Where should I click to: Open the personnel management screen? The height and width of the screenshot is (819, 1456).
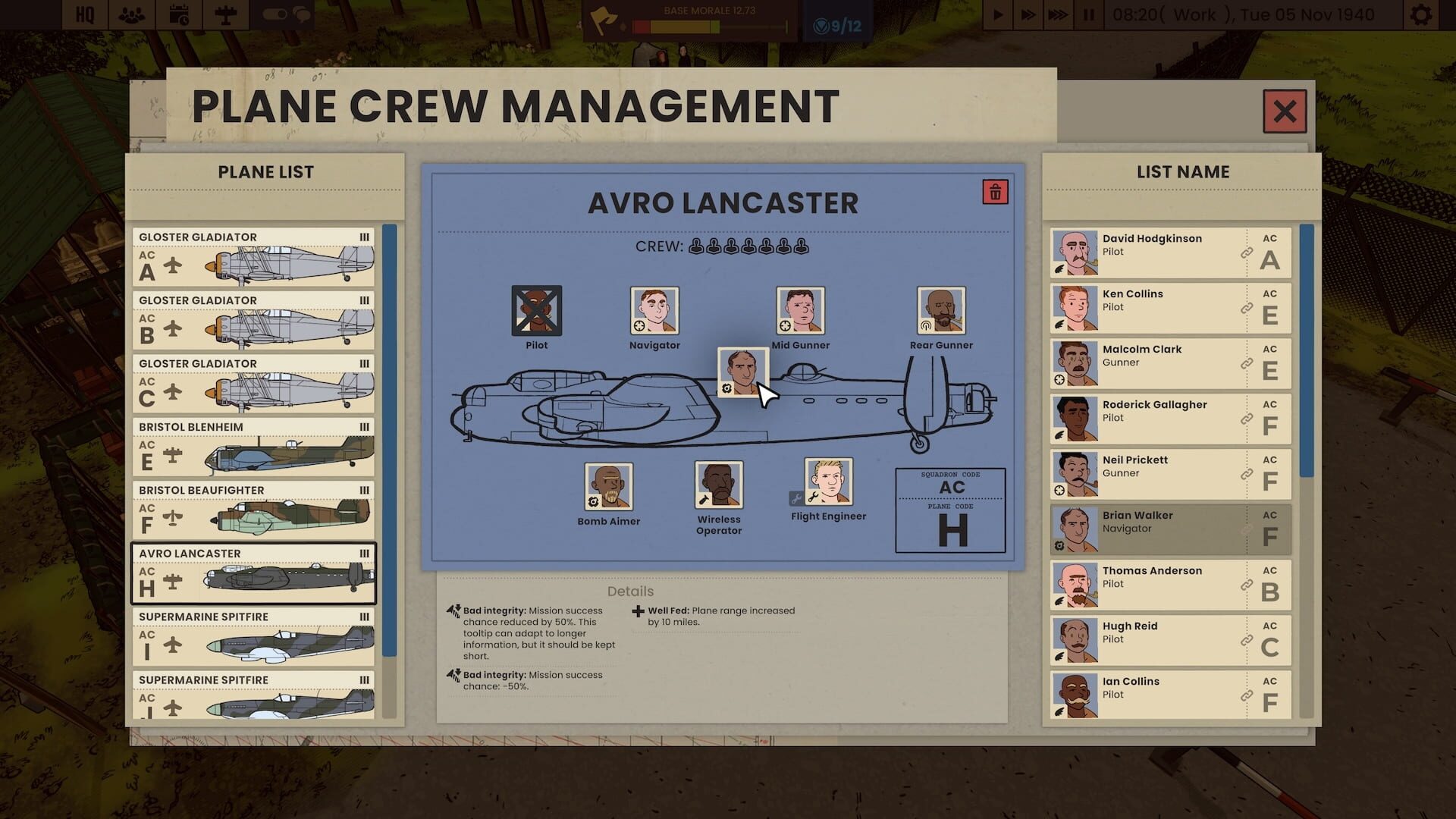coord(131,14)
